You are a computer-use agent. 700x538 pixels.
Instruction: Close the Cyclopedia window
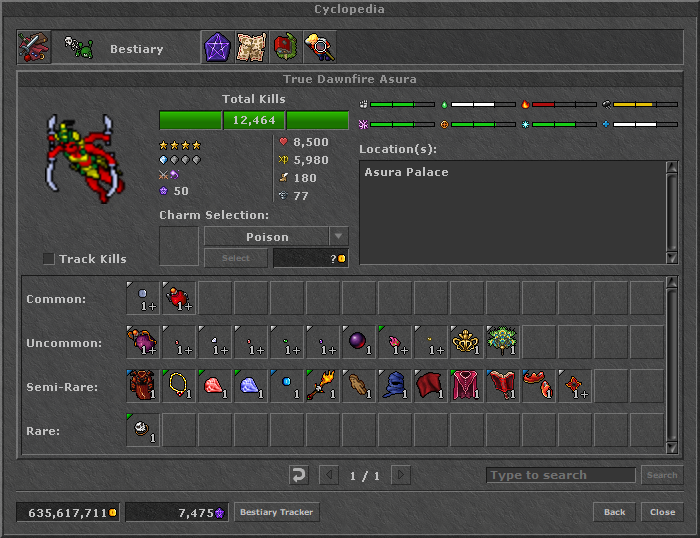coord(662,512)
